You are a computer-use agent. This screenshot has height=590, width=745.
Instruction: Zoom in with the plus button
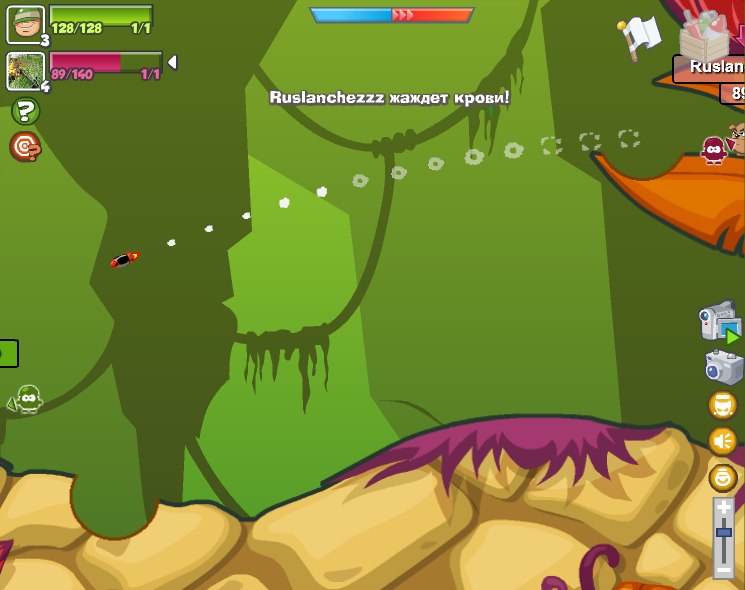pos(724,508)
